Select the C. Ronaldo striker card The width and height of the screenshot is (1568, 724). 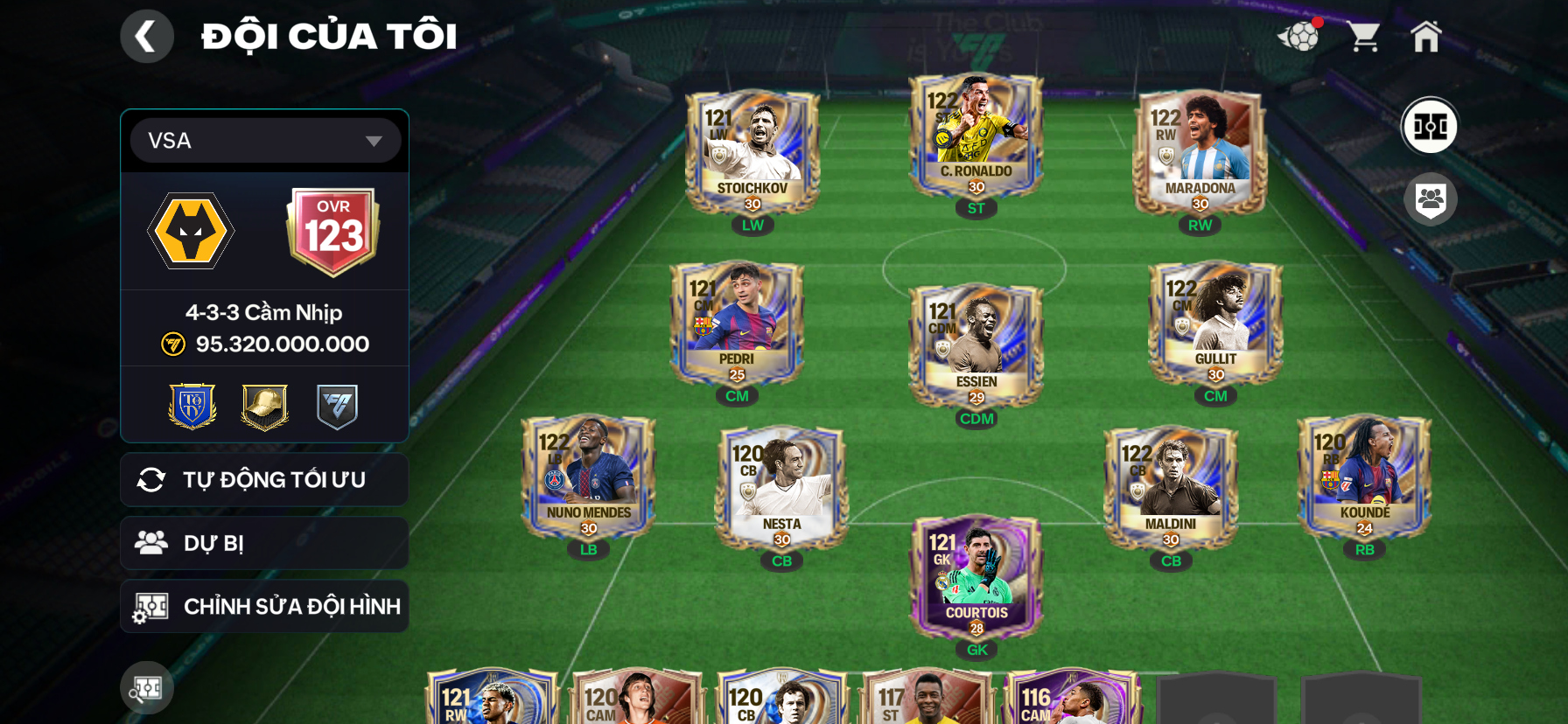tap(976, 137)
